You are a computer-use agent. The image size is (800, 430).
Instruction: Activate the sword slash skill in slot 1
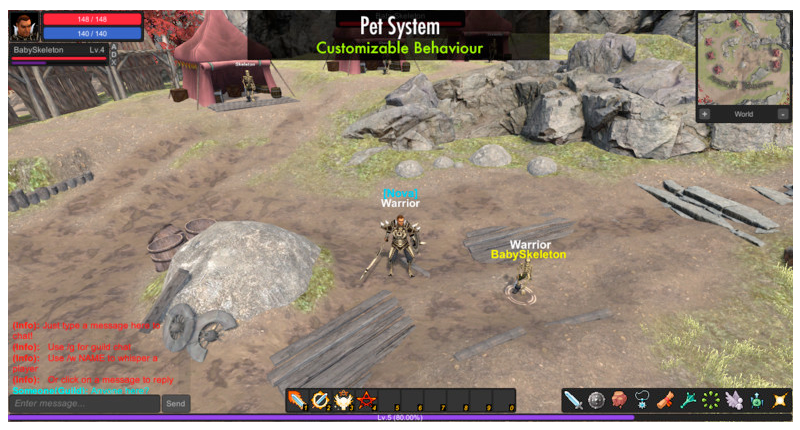tap(298, 400)
